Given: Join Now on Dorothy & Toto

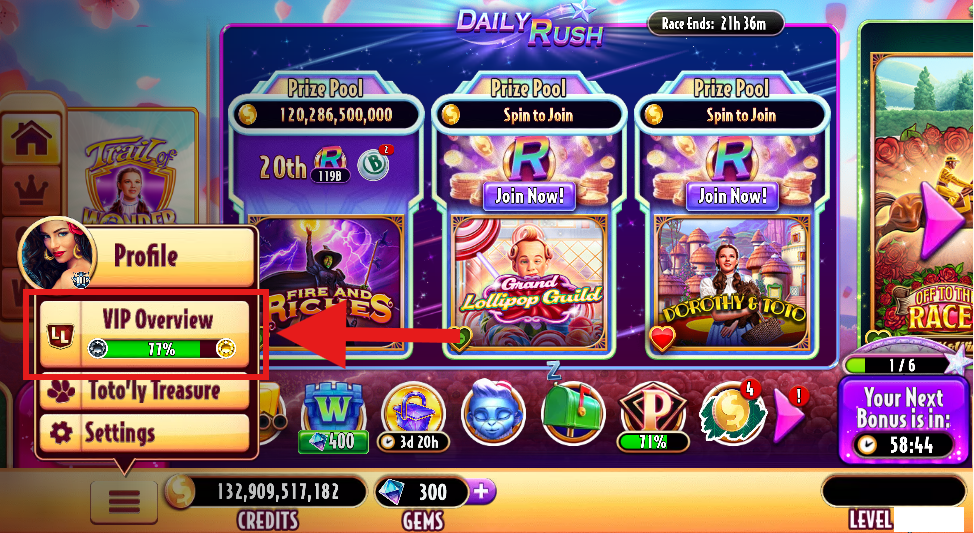Looking at the screenshot, I should coord(733,195).
